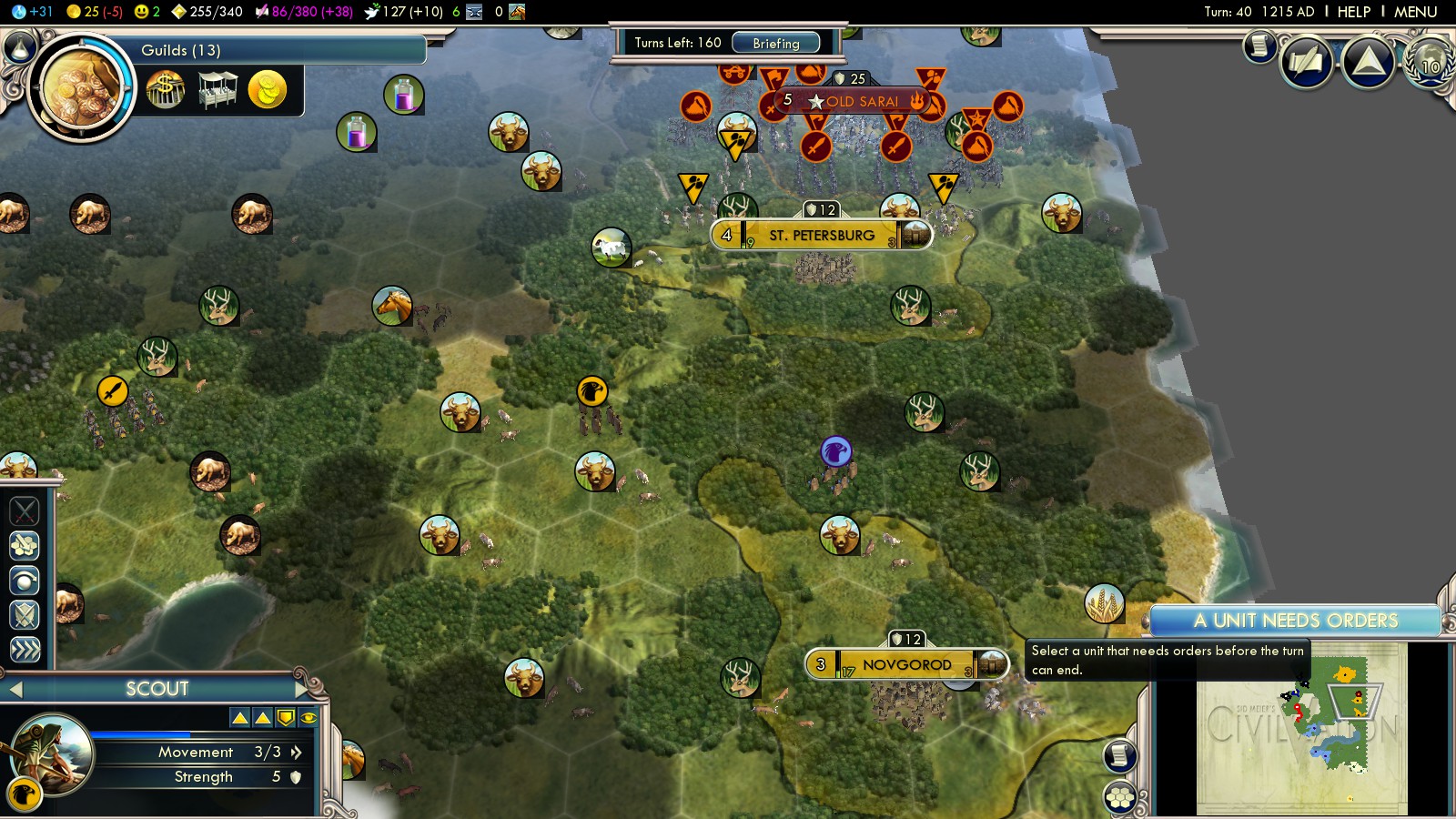Click the scroll button left of the minimap

[x=1120, y=756]
